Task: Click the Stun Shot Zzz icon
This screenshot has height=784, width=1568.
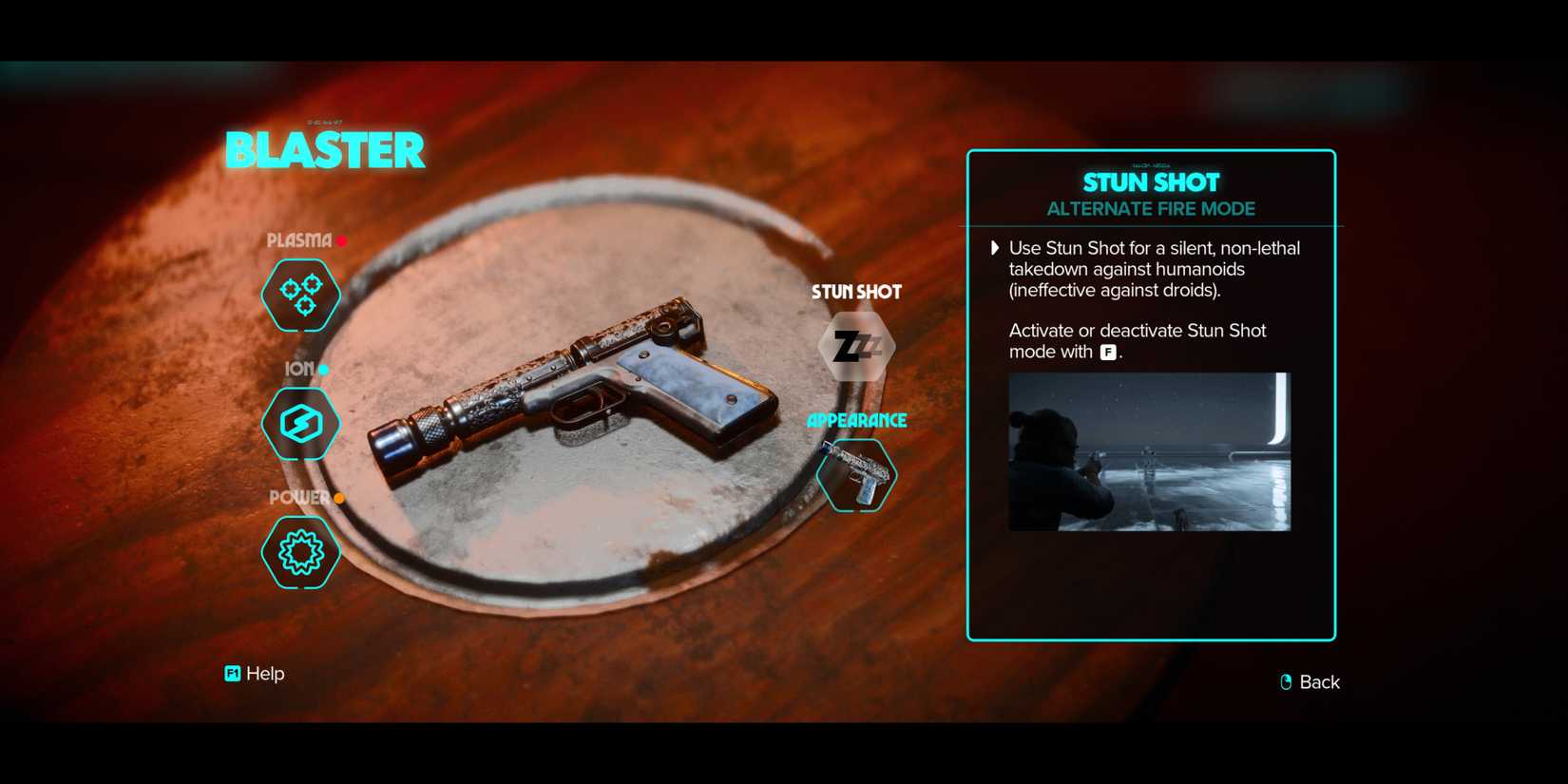Action: click(x=855, y=348)
